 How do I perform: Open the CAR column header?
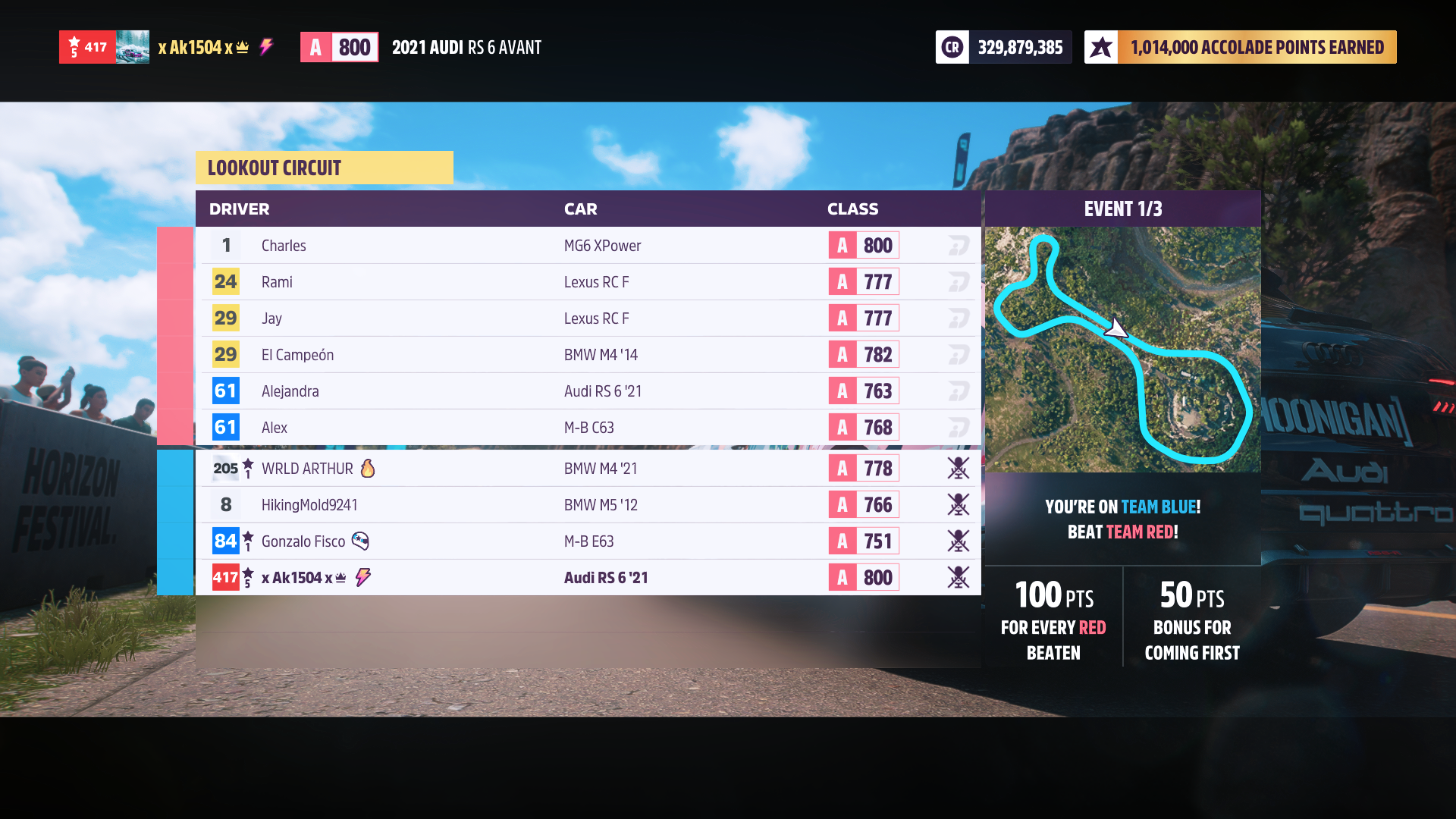pyautogui.click(x=580, y=209)
